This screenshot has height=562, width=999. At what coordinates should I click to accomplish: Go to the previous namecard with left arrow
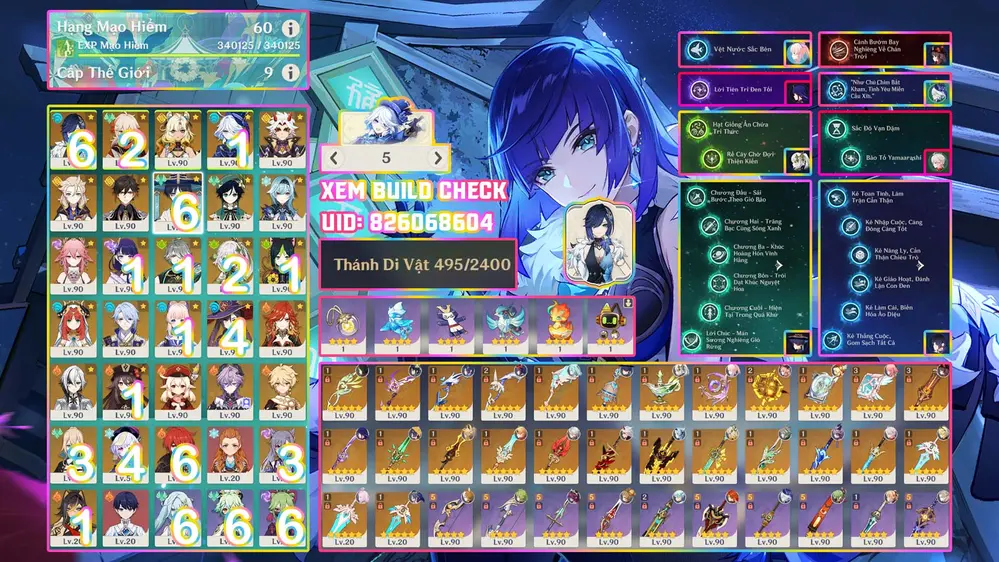pyautogui.click(x=335, y=158)
